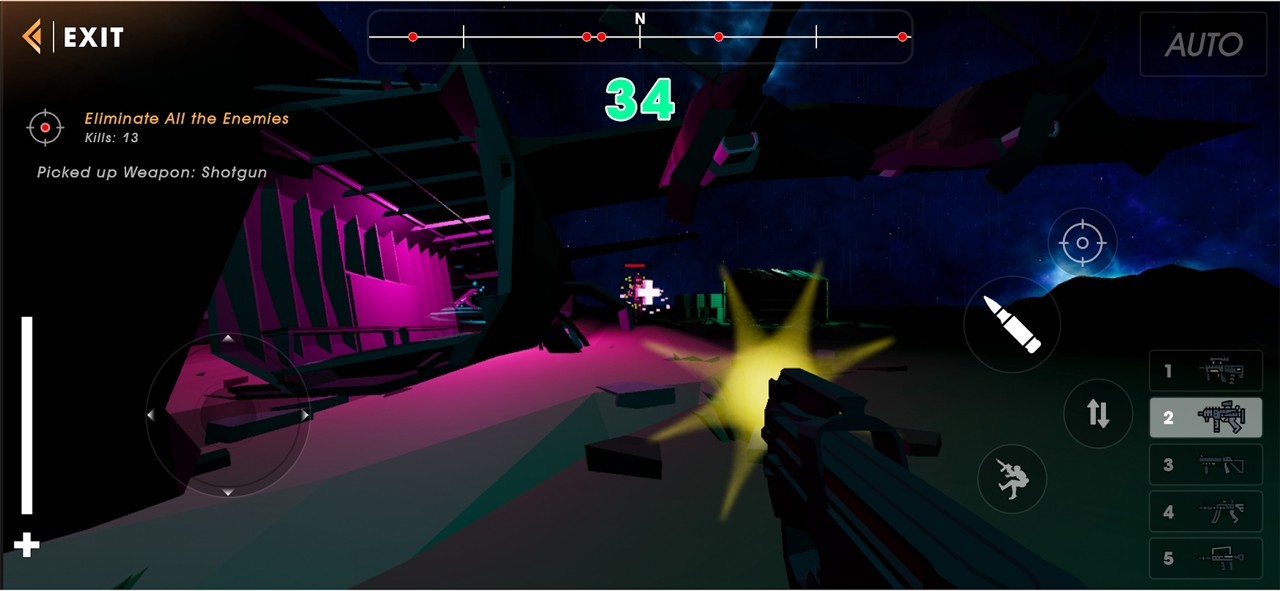
Task: Tap the swap weapon arrows button
Action: coord(1098,413)
